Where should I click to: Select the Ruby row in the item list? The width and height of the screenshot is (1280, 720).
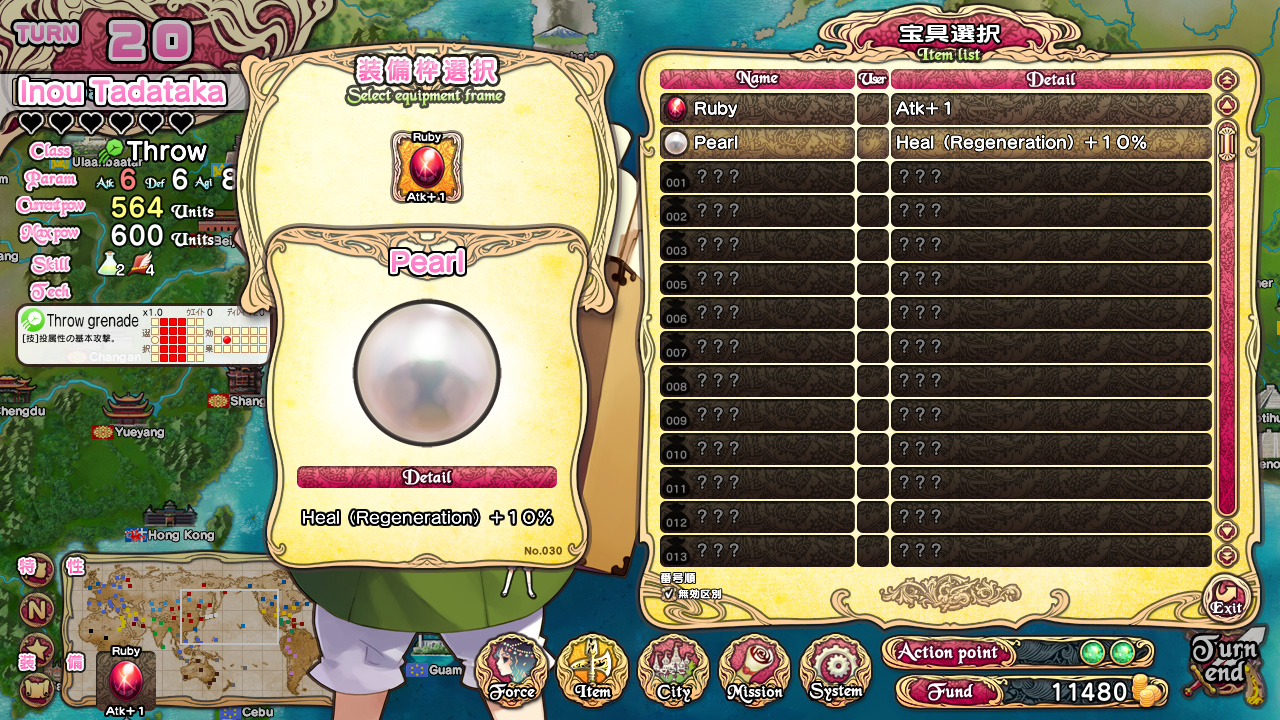tap(757, 109)
